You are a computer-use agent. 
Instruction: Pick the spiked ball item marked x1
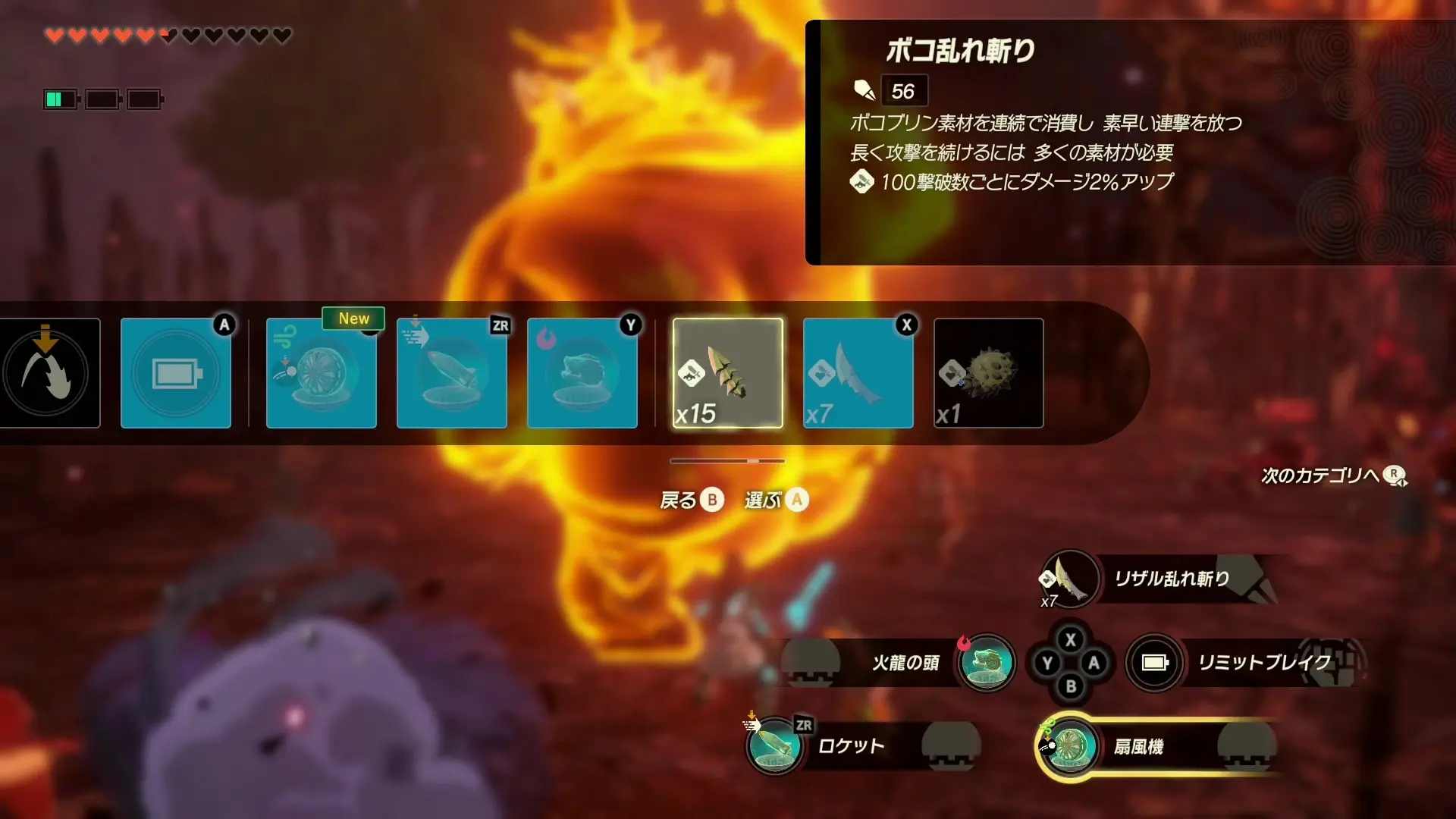click(988, 373)
